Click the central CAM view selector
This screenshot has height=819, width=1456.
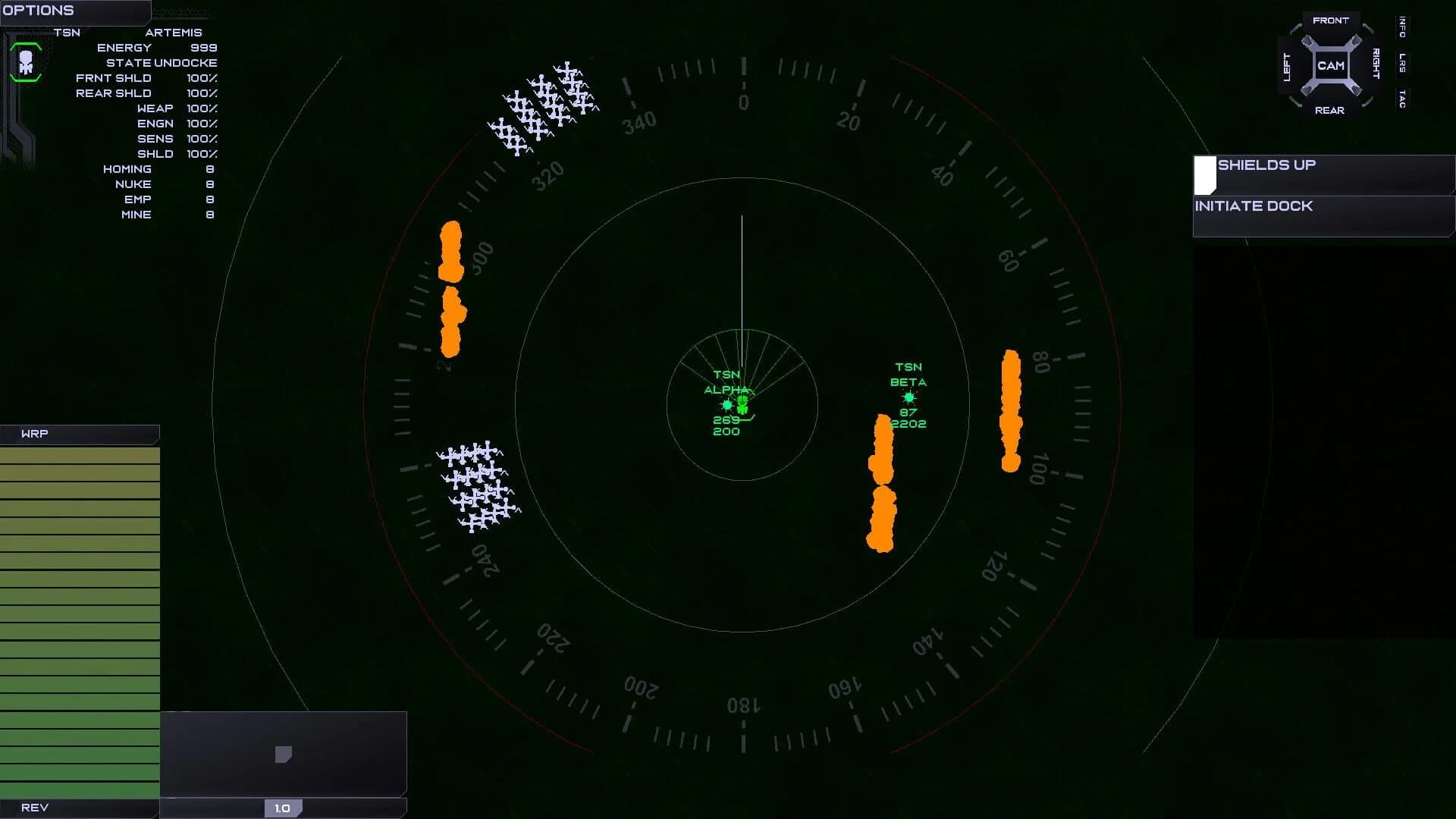point(1332,64)
